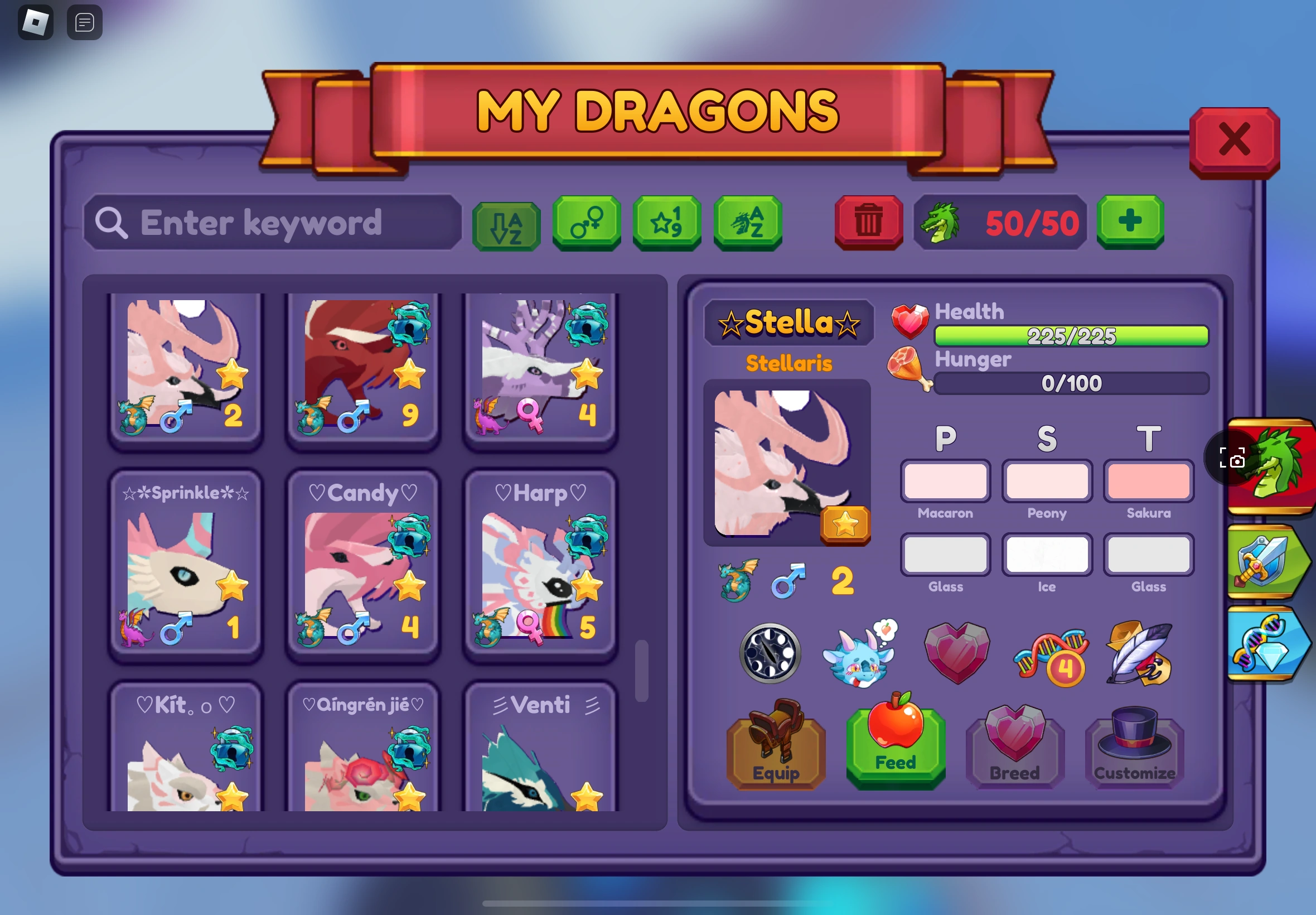Select the Sakura color swatch under T

[1149, 481]
